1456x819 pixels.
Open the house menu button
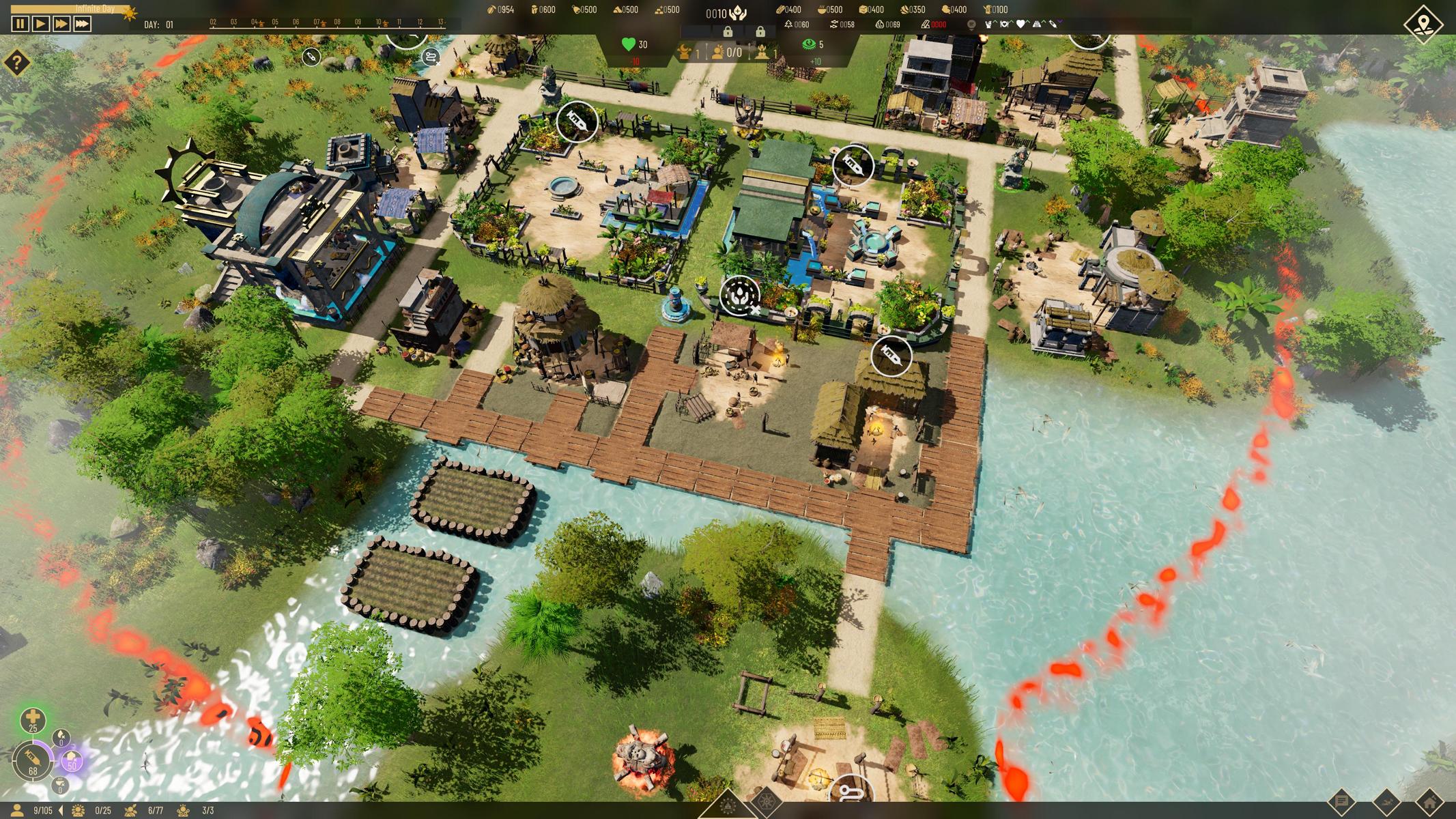1429,802
